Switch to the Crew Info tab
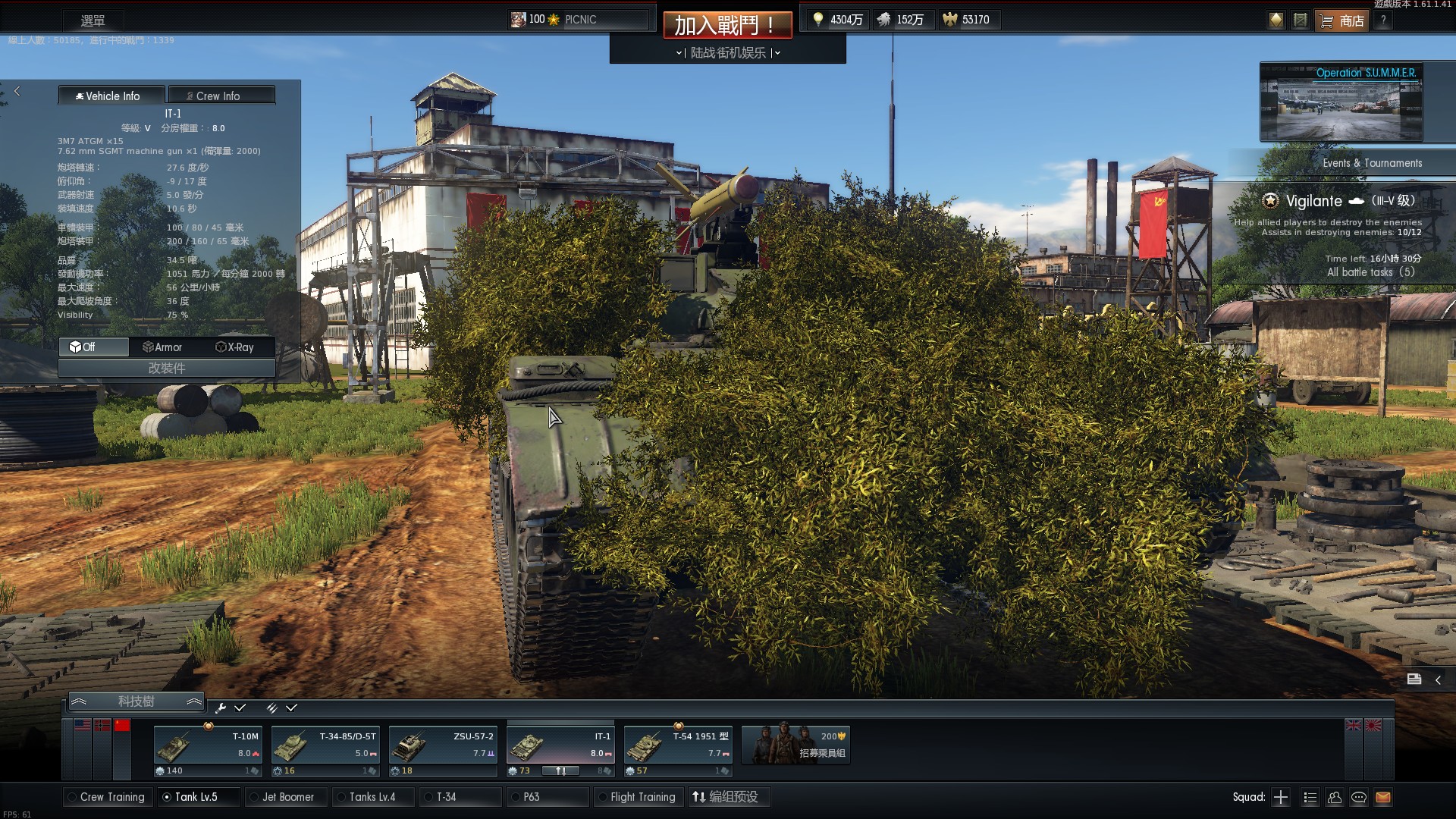This screenshot has width=1456, height=819. click(221, 96)
